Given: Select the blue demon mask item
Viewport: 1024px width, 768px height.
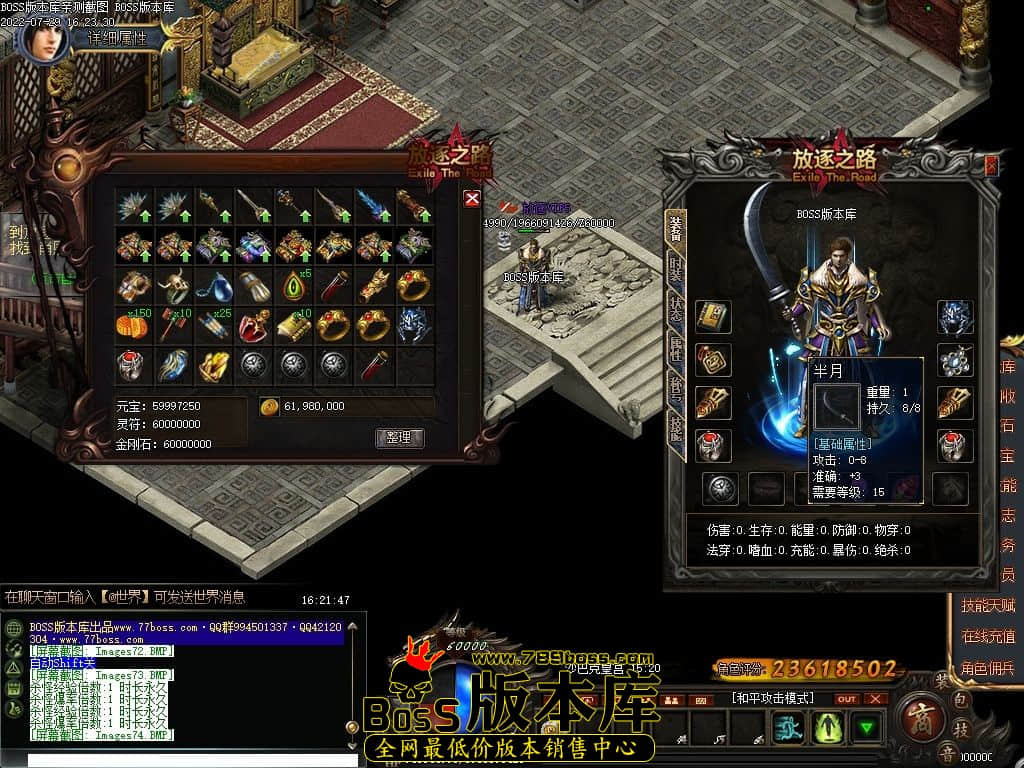Looking at the screenshot, I should tap(414, 325).
